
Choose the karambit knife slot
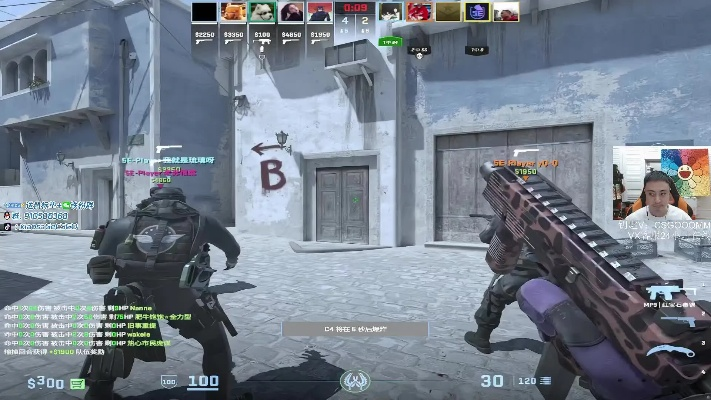click(668, 351)
